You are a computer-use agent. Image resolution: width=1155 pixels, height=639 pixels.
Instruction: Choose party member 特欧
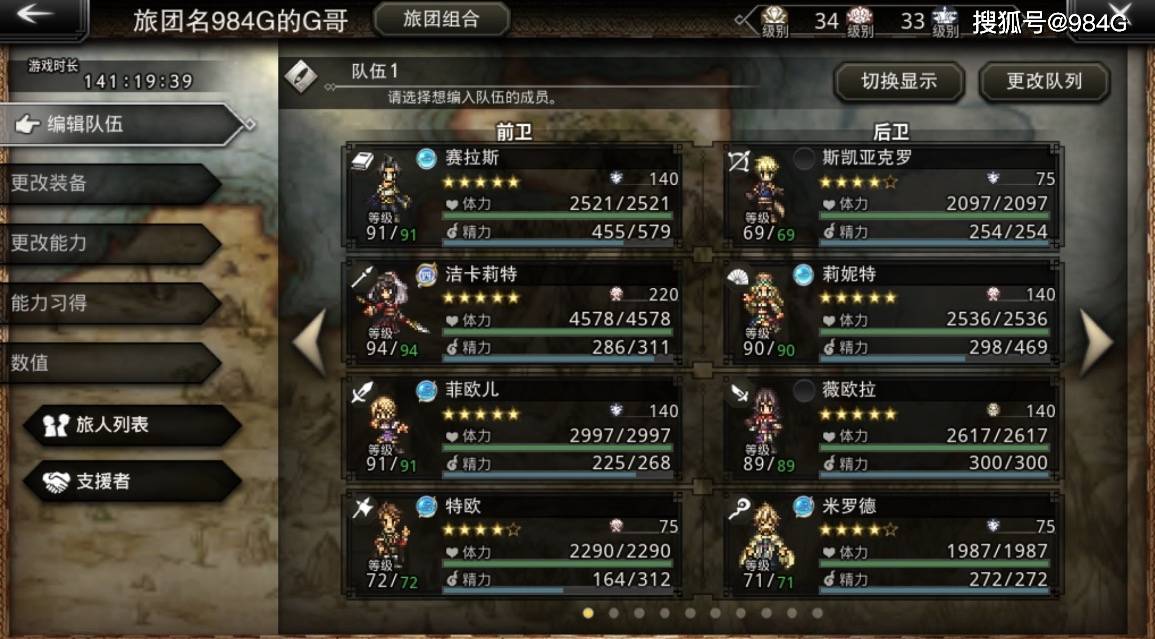pos(514,542)
